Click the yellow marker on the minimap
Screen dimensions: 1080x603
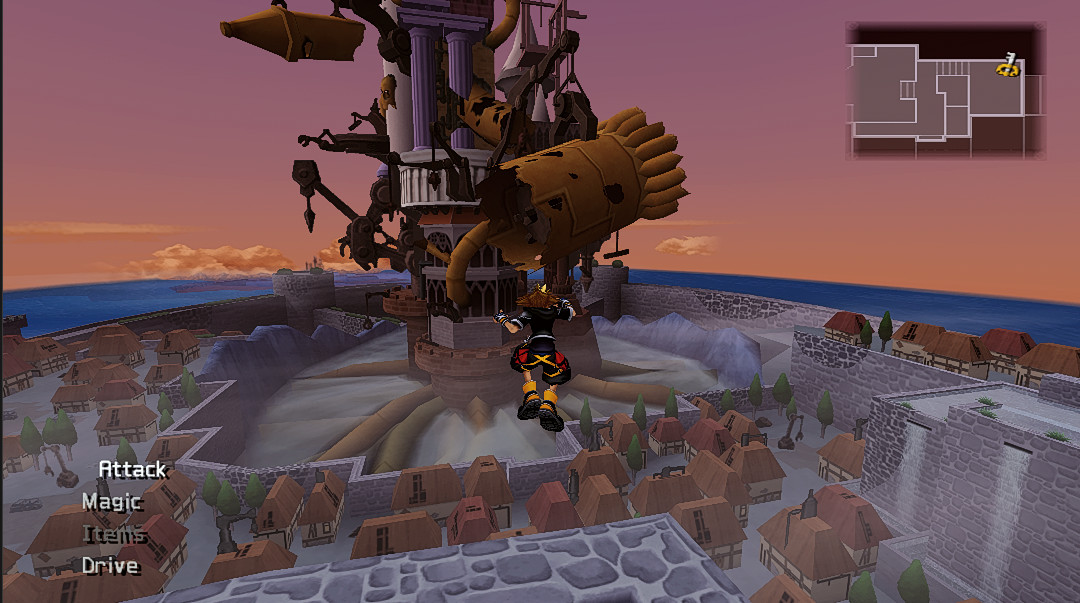1008,66
